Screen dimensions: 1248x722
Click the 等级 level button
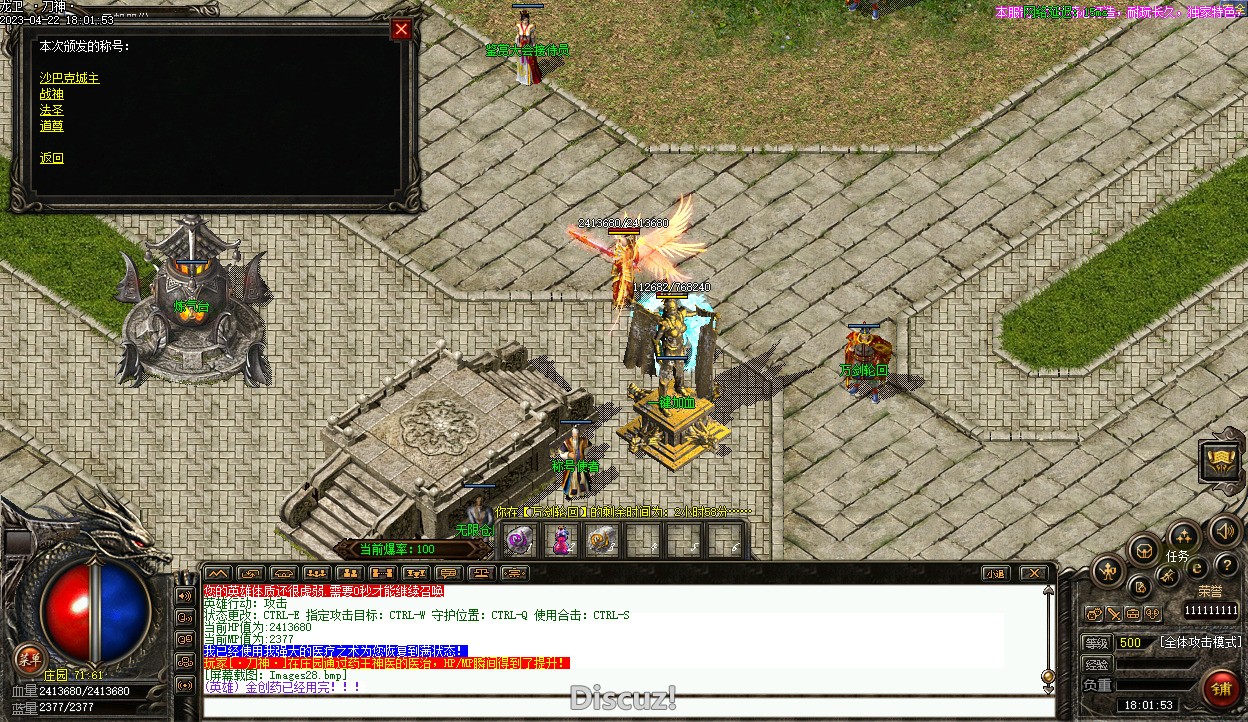point(1097,642)
